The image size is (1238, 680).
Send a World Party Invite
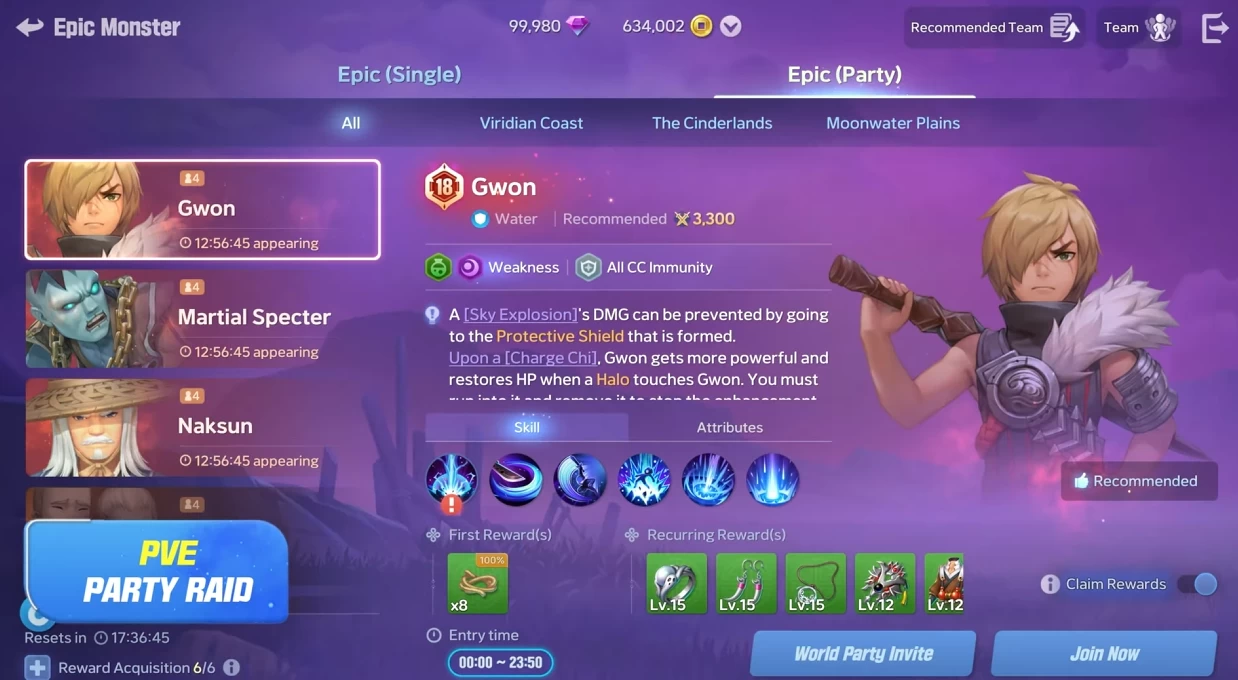click(x=863, y=654)
